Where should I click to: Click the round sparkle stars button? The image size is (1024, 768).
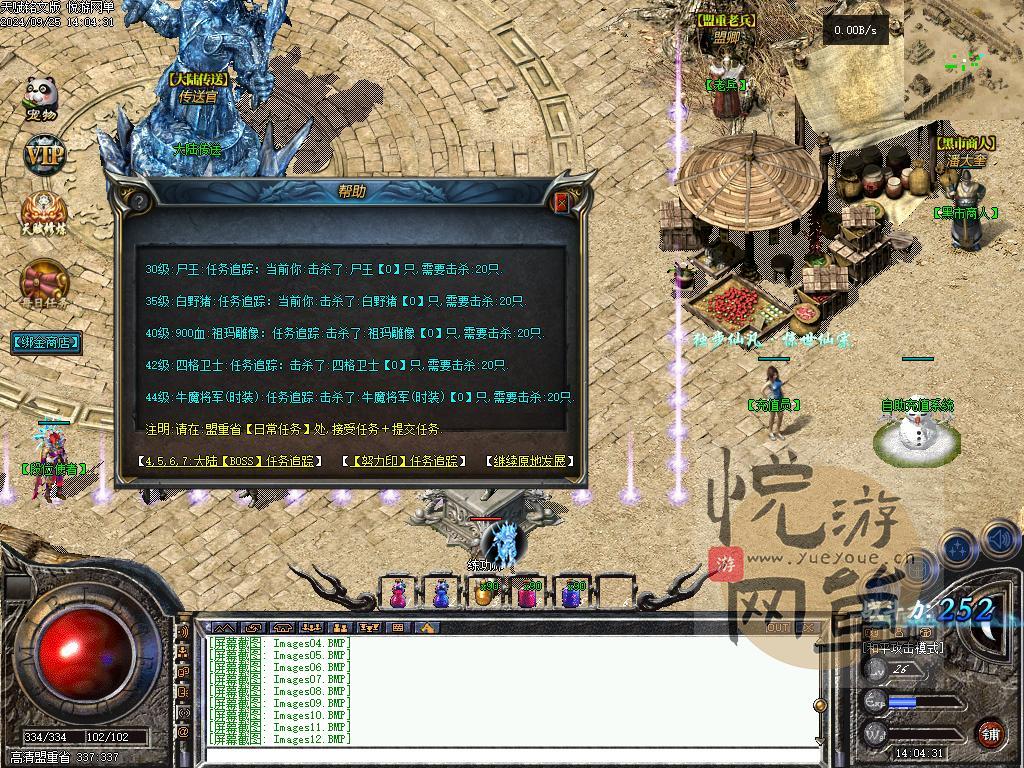coord(958,548)
